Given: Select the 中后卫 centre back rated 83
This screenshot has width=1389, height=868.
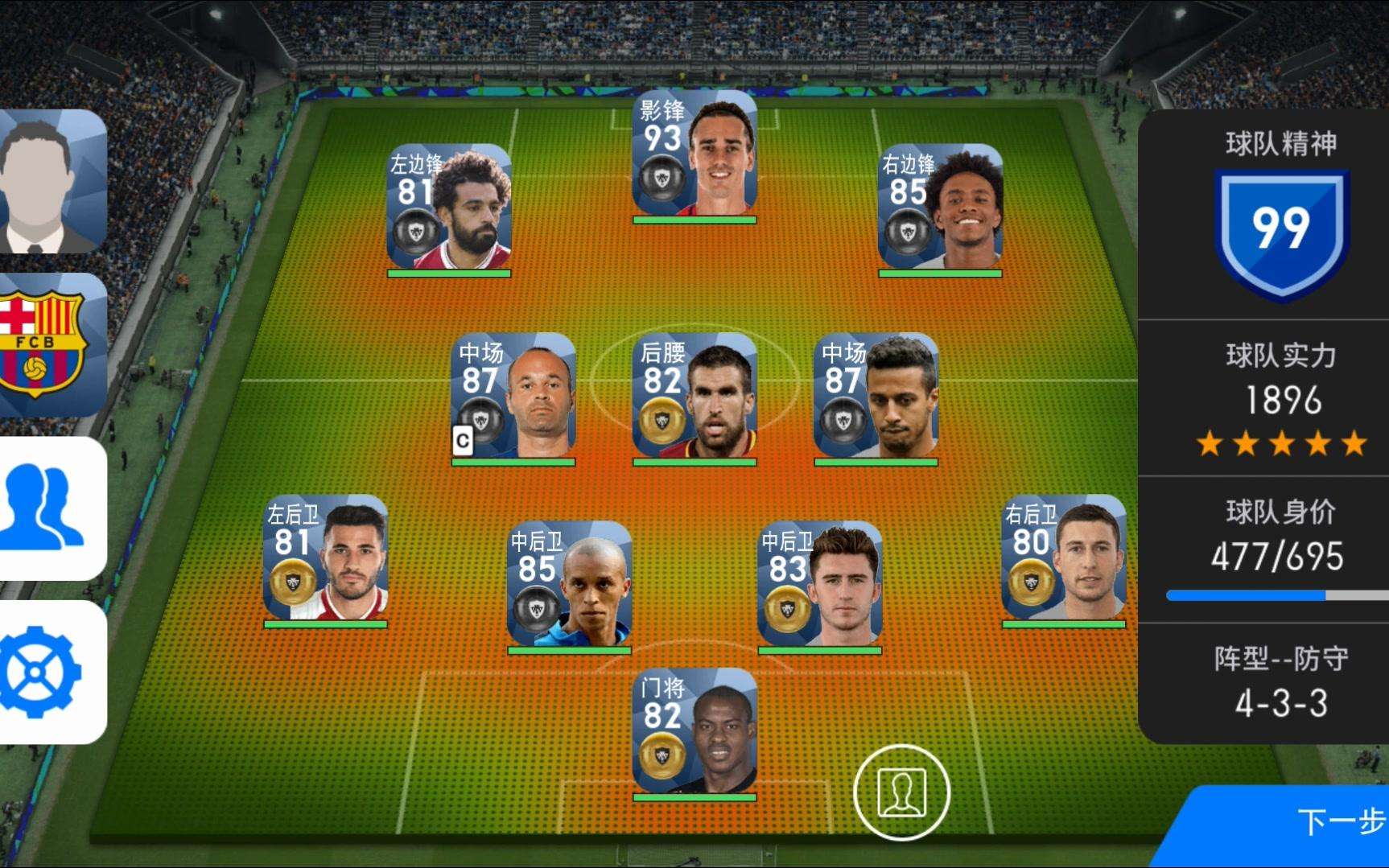Looking at the screenshot, I should 819,586.
